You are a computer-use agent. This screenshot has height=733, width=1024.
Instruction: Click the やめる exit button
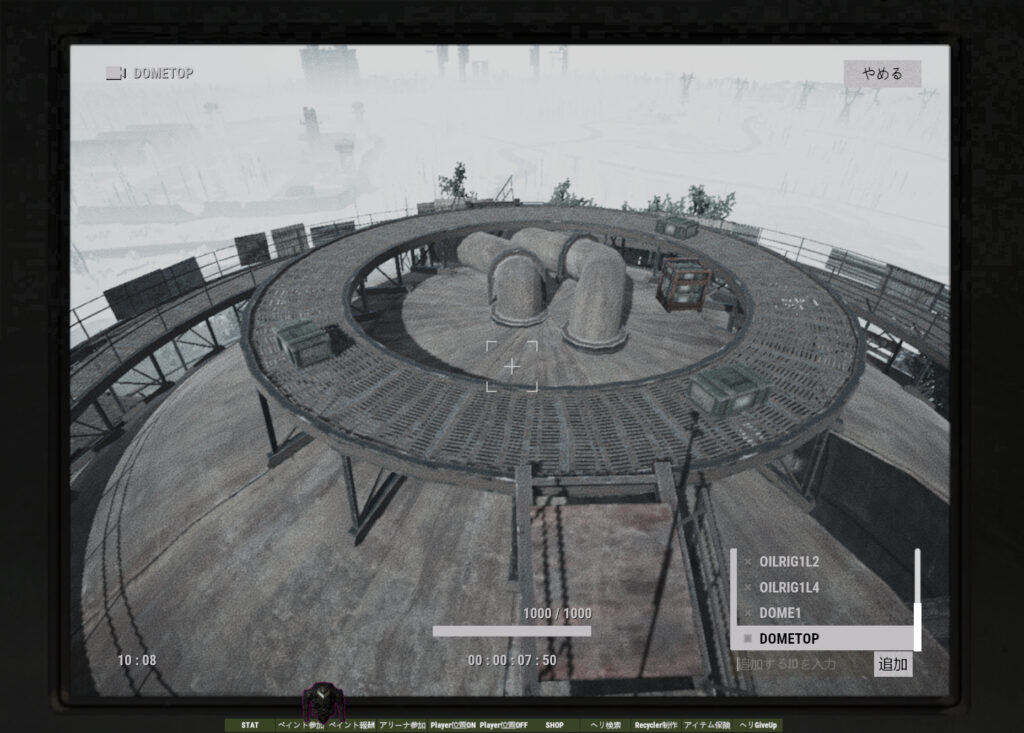882,74
